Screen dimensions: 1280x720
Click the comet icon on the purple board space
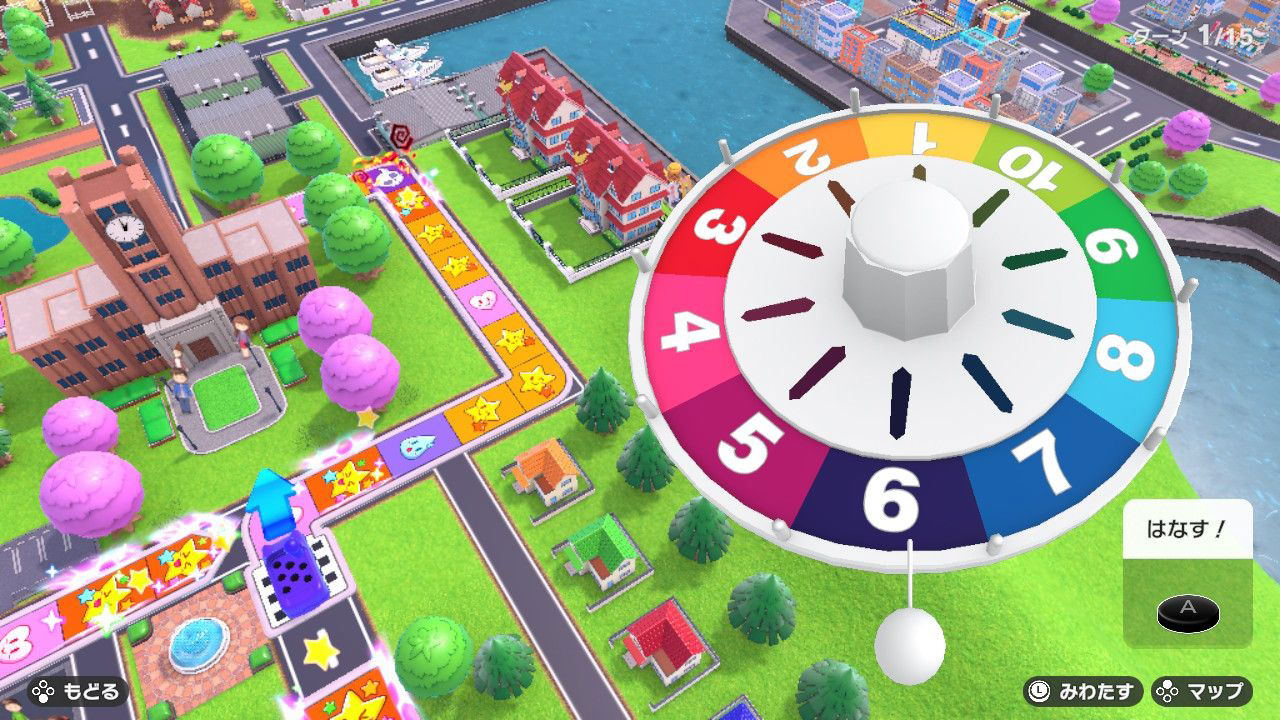pyautogui.click(x=417, y=447)
